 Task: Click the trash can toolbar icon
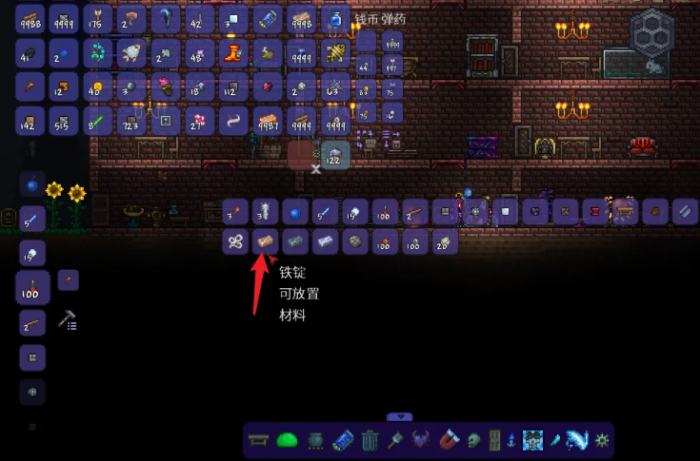pos(370,440)
